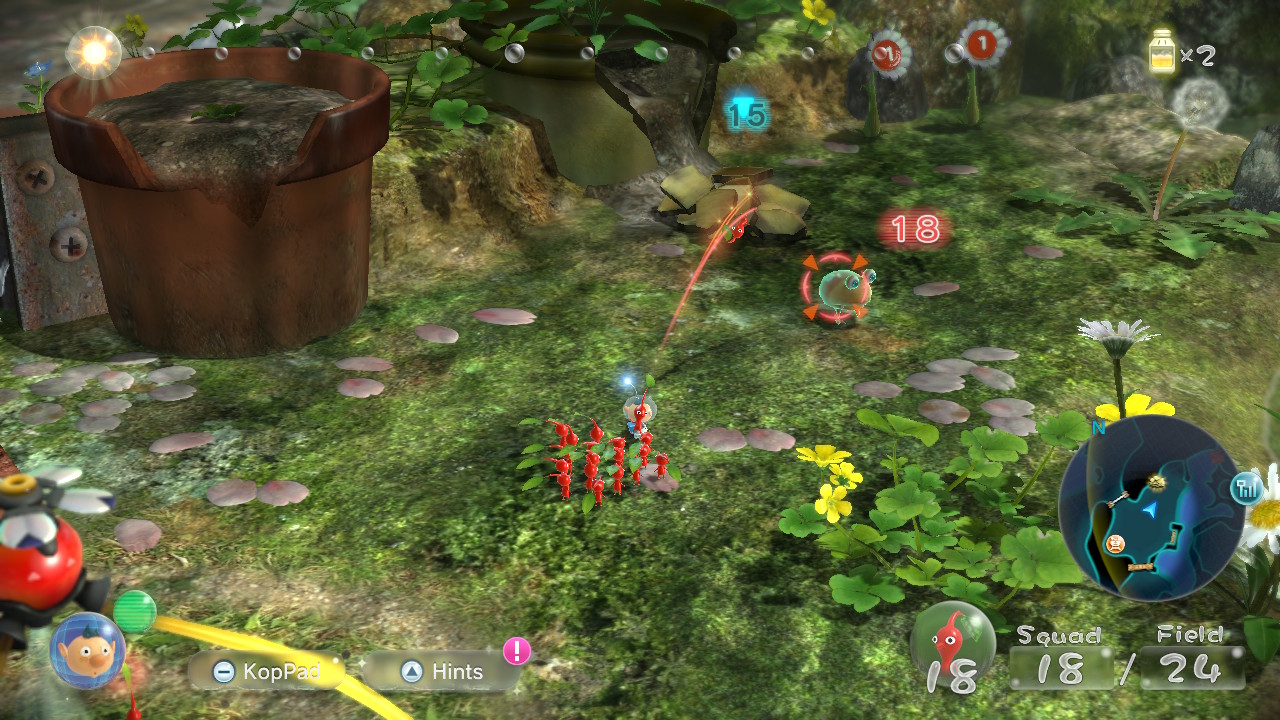Open the Hints menu
1280x720 pixels.
[x=450, y=672]
